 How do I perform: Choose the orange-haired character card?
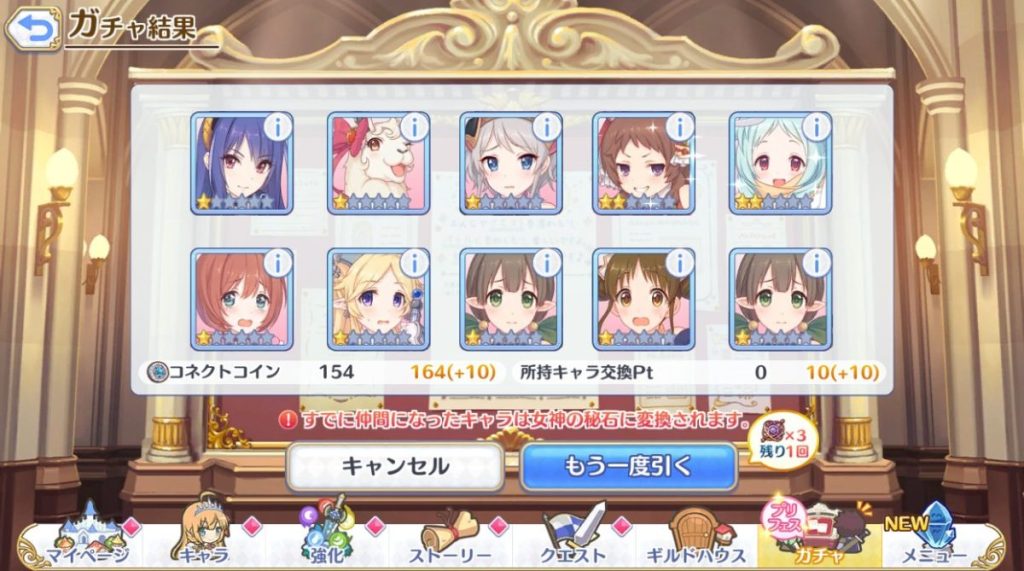240,300
